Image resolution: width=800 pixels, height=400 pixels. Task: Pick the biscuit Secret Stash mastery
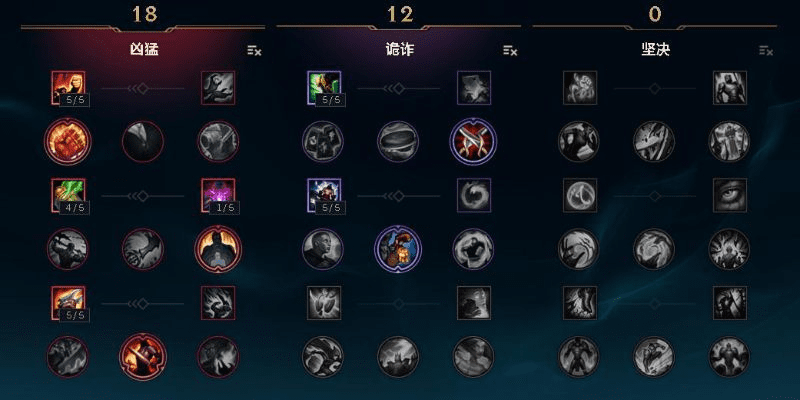[x=397, y=141]
